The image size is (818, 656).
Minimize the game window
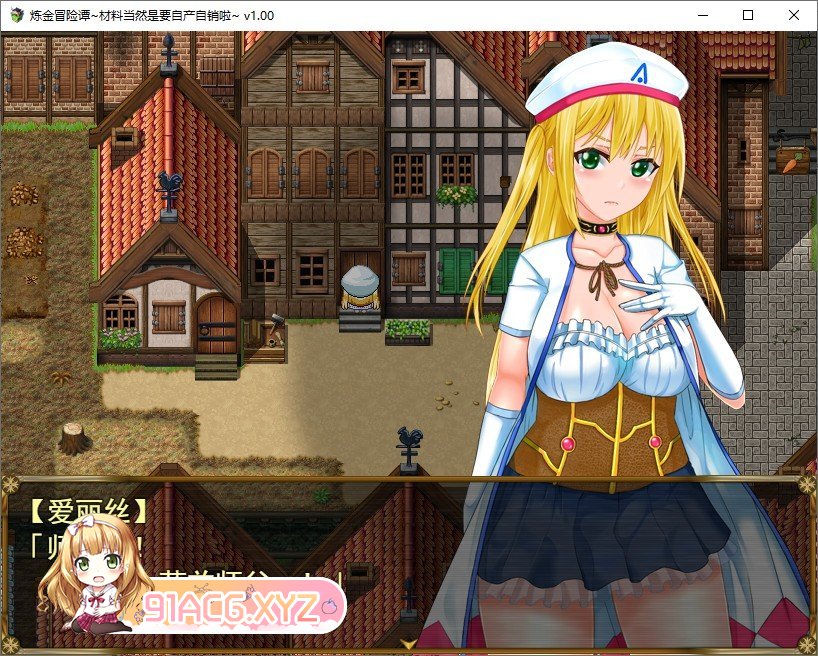pos(701,15)
